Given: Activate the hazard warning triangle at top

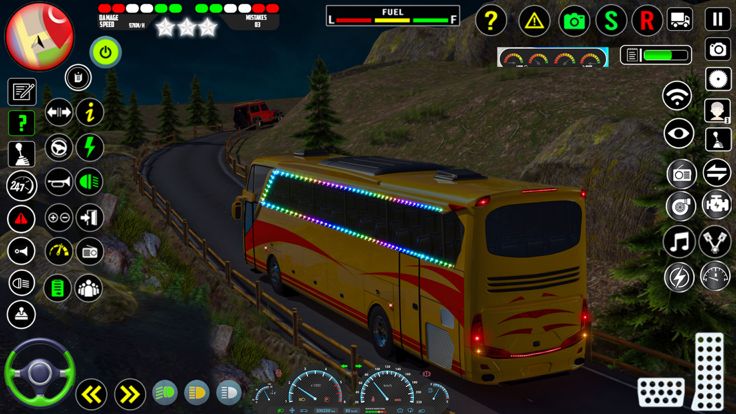Looking at the screenshot, I should tap(535, 19).
